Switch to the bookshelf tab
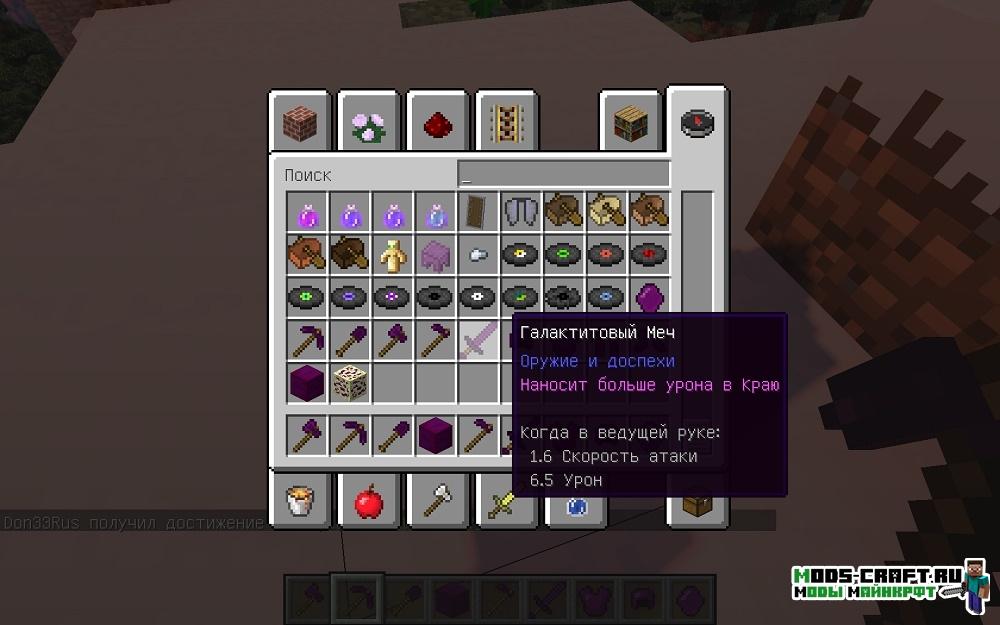Image resolution: width=1000 pixels, height=625 pixels. [630, 124]
